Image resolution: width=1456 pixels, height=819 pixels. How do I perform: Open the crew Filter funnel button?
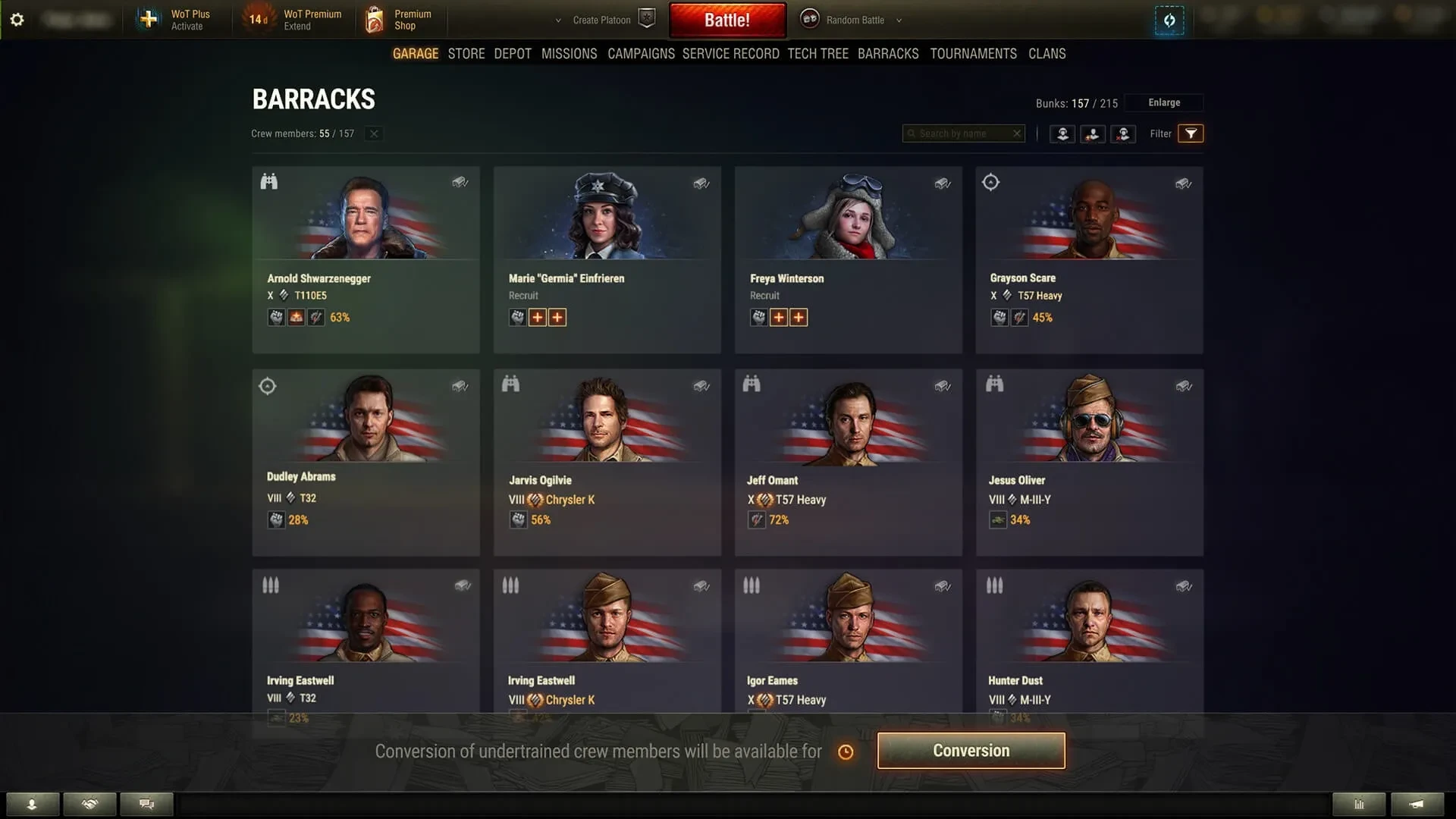(x=1191, y=133)
